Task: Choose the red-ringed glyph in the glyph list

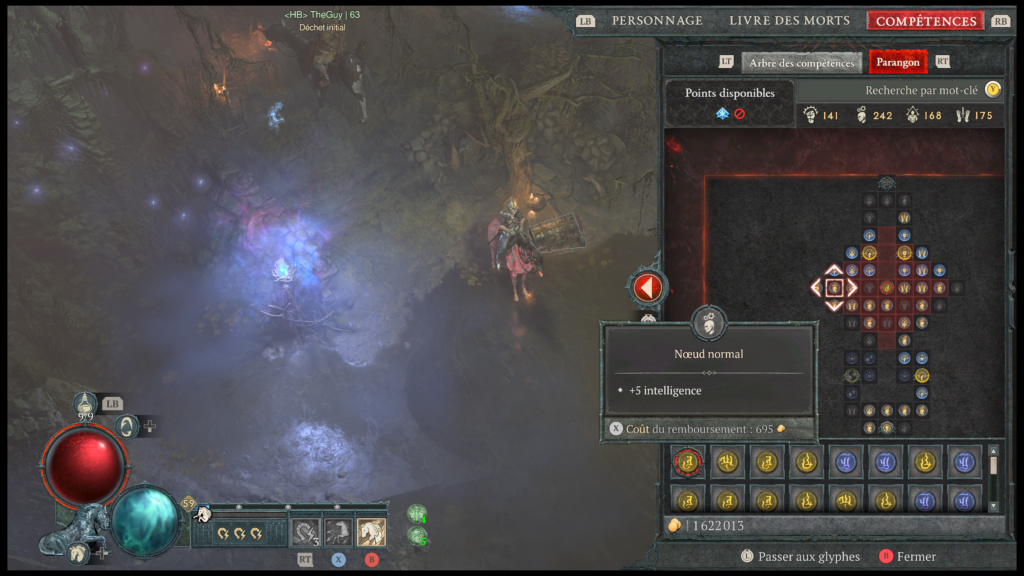Action: pyautogui.click(x=688, y=462)
